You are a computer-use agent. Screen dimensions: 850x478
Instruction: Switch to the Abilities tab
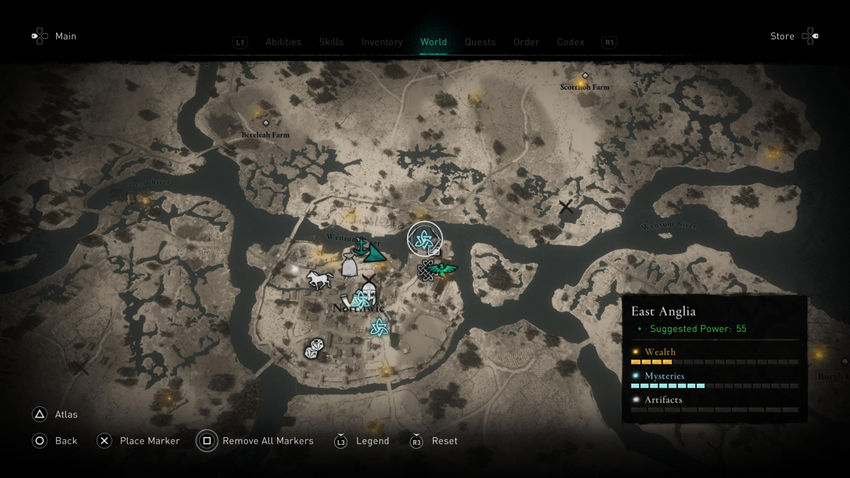tap(283, 42)
